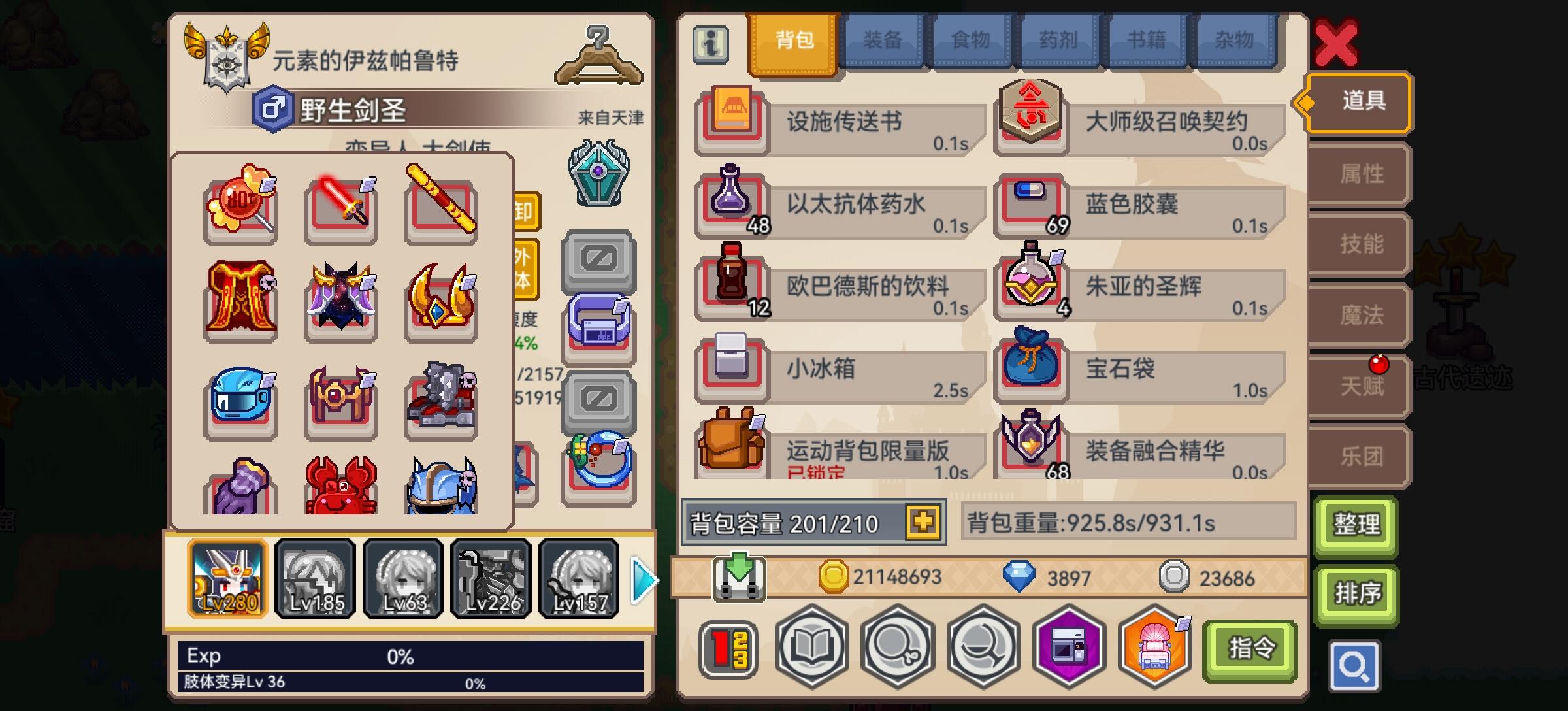The width and height of the screenshot is (1568, 711).
Task: Switch to the 药剂 tab
Action: click(1058, 40)
